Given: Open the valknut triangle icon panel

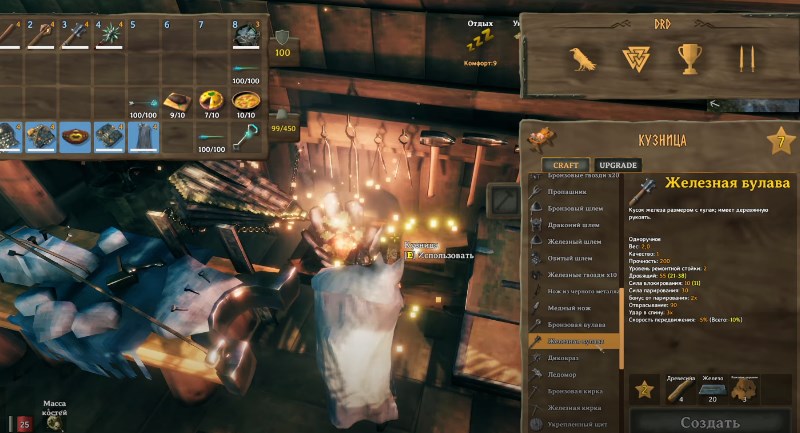Looking at the screenshot, I should coord(637,60).
